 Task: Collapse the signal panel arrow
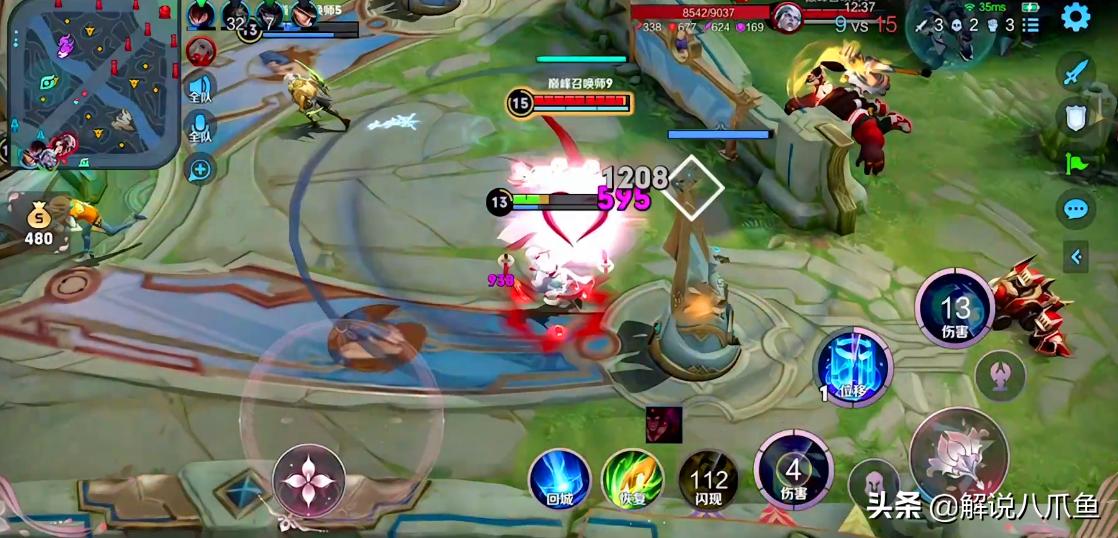[1076, 257]
